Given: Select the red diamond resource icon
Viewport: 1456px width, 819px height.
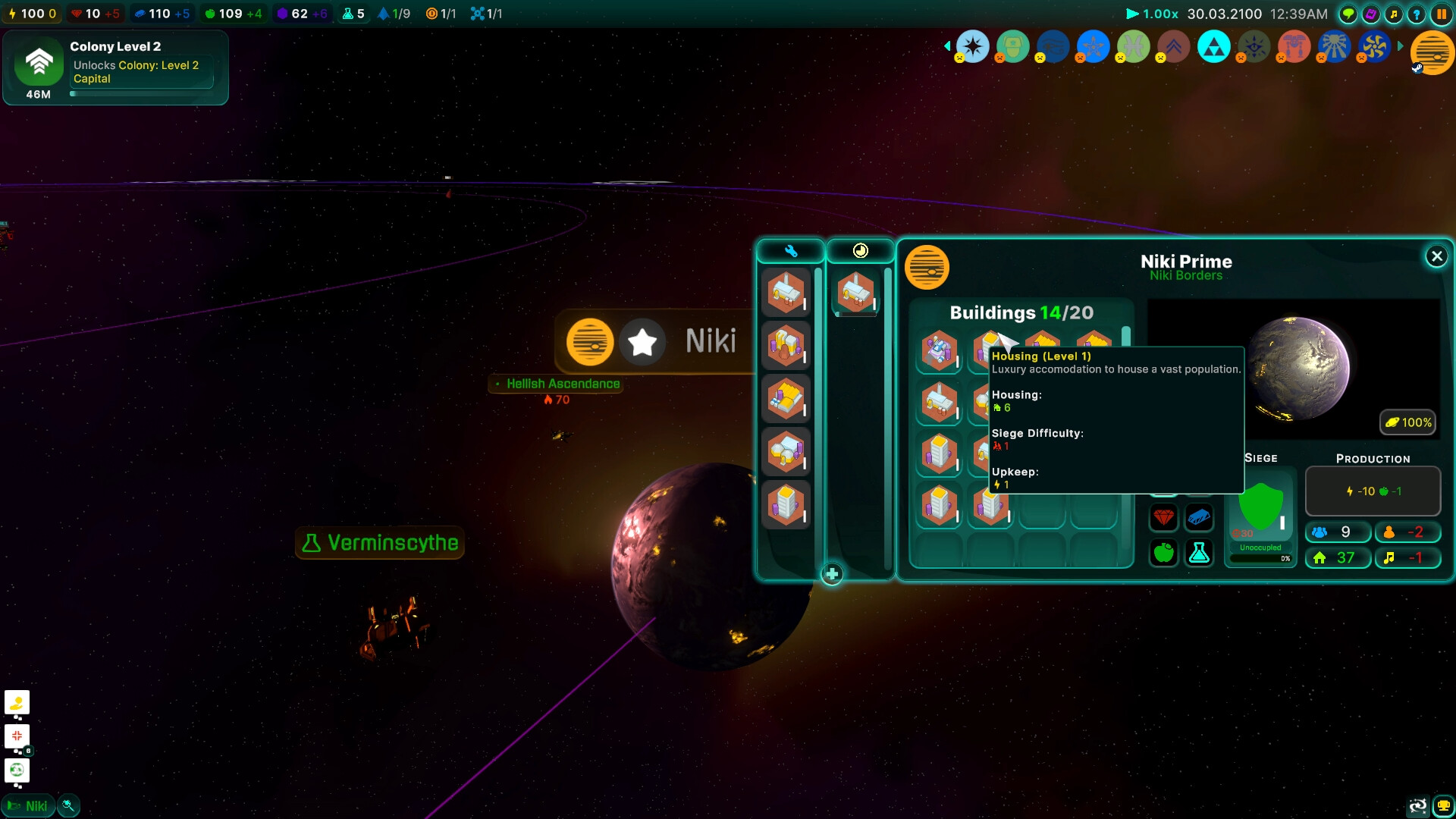Looking at the screenshot, I should coord(1164,516).
